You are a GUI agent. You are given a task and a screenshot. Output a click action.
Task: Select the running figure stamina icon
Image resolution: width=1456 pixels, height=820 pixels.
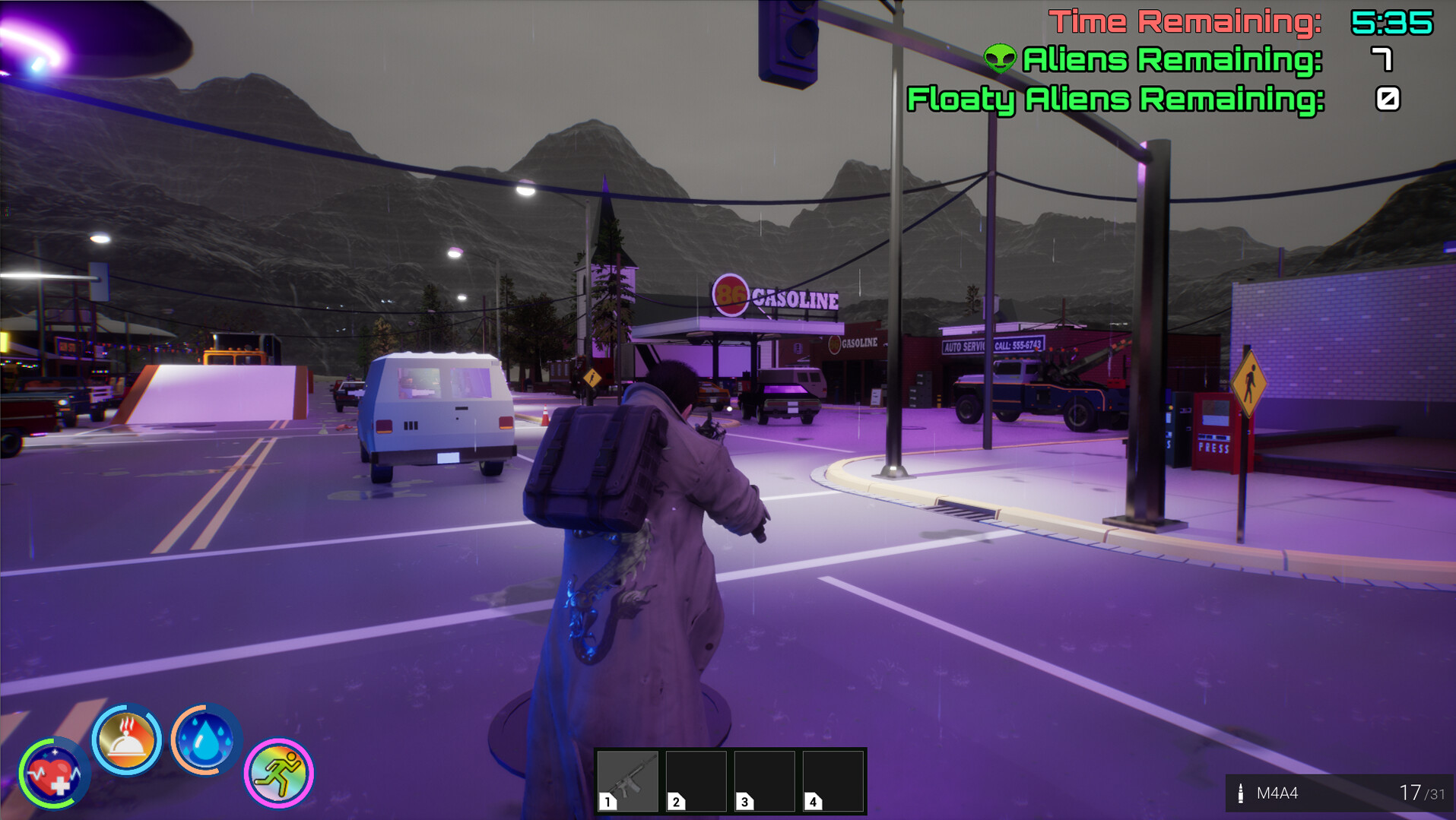(279, 772)
